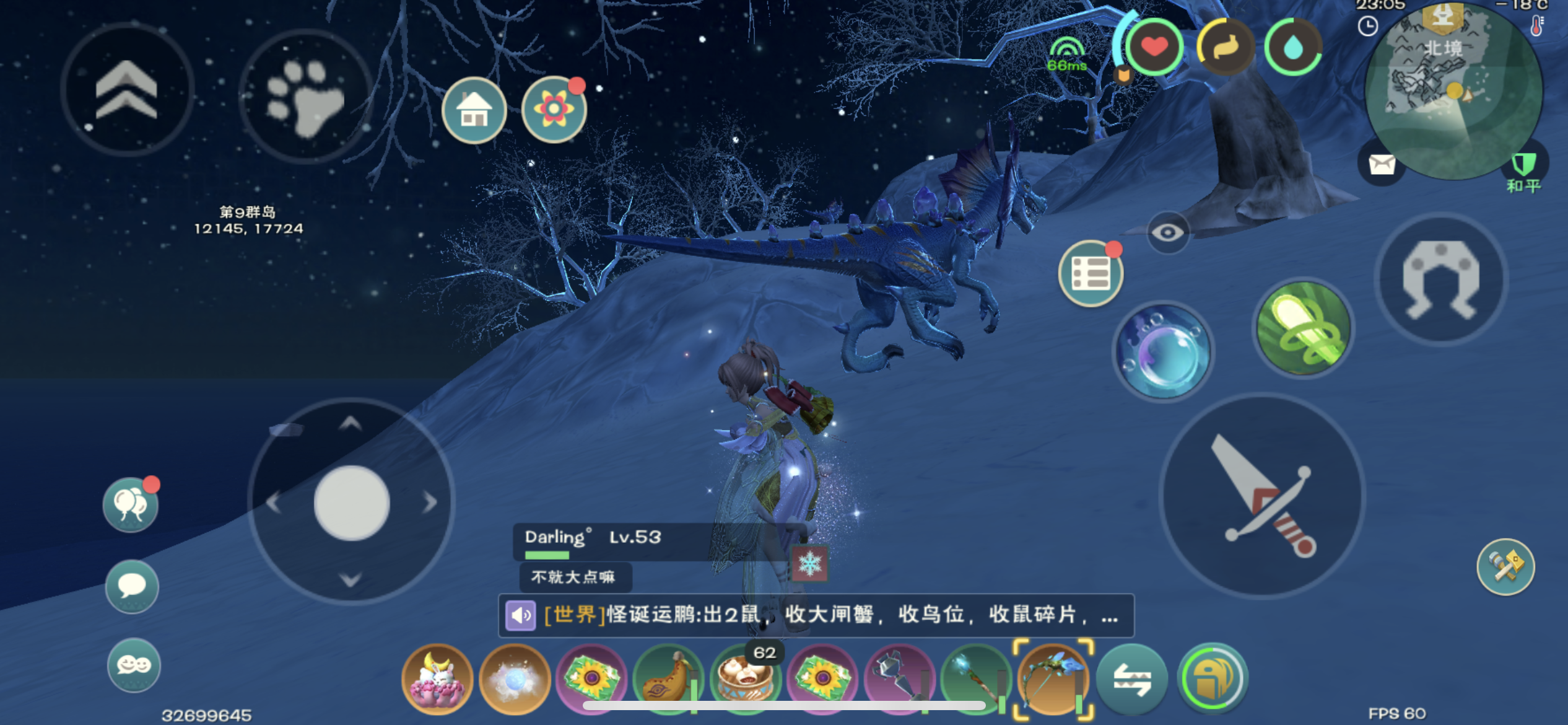Viewport: 1568px width, 725px height.
Task: Open the yellow backpack inventory
Action: tap(1211, 679)
